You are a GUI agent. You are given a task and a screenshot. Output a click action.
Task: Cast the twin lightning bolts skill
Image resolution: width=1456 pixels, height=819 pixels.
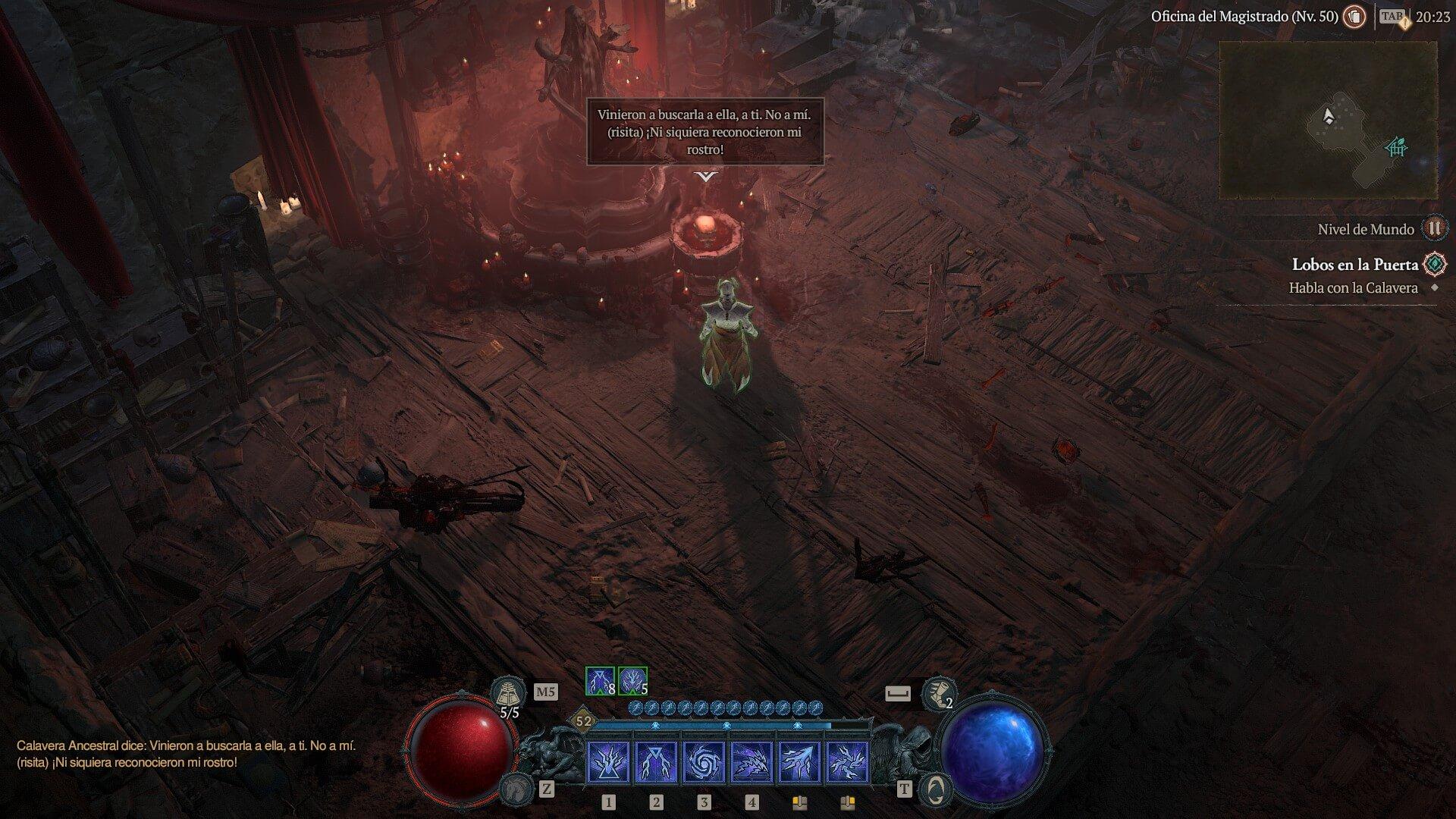pos(656,761)
